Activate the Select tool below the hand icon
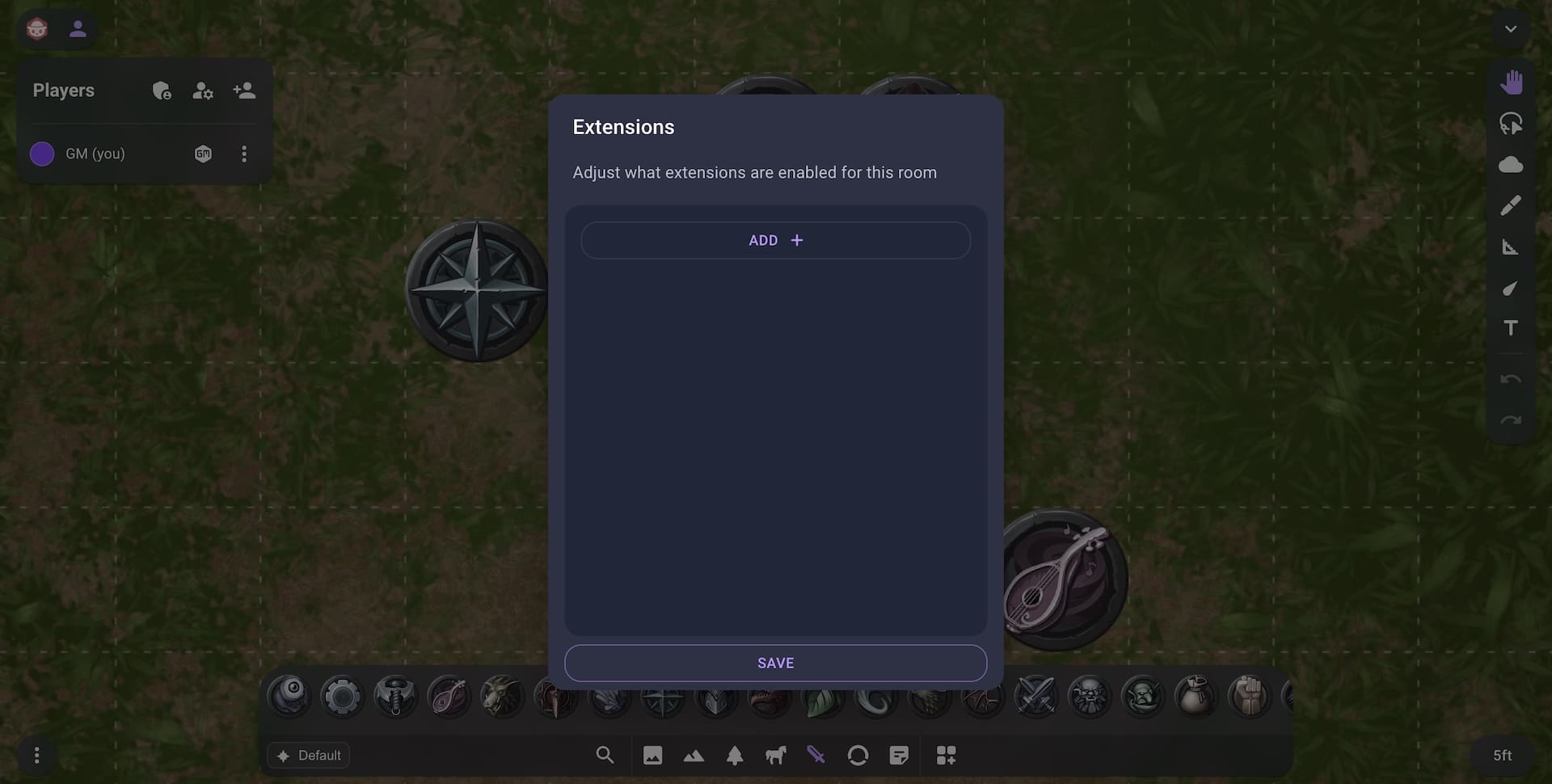1552x784 pixels. click(x=1512, y=123)
